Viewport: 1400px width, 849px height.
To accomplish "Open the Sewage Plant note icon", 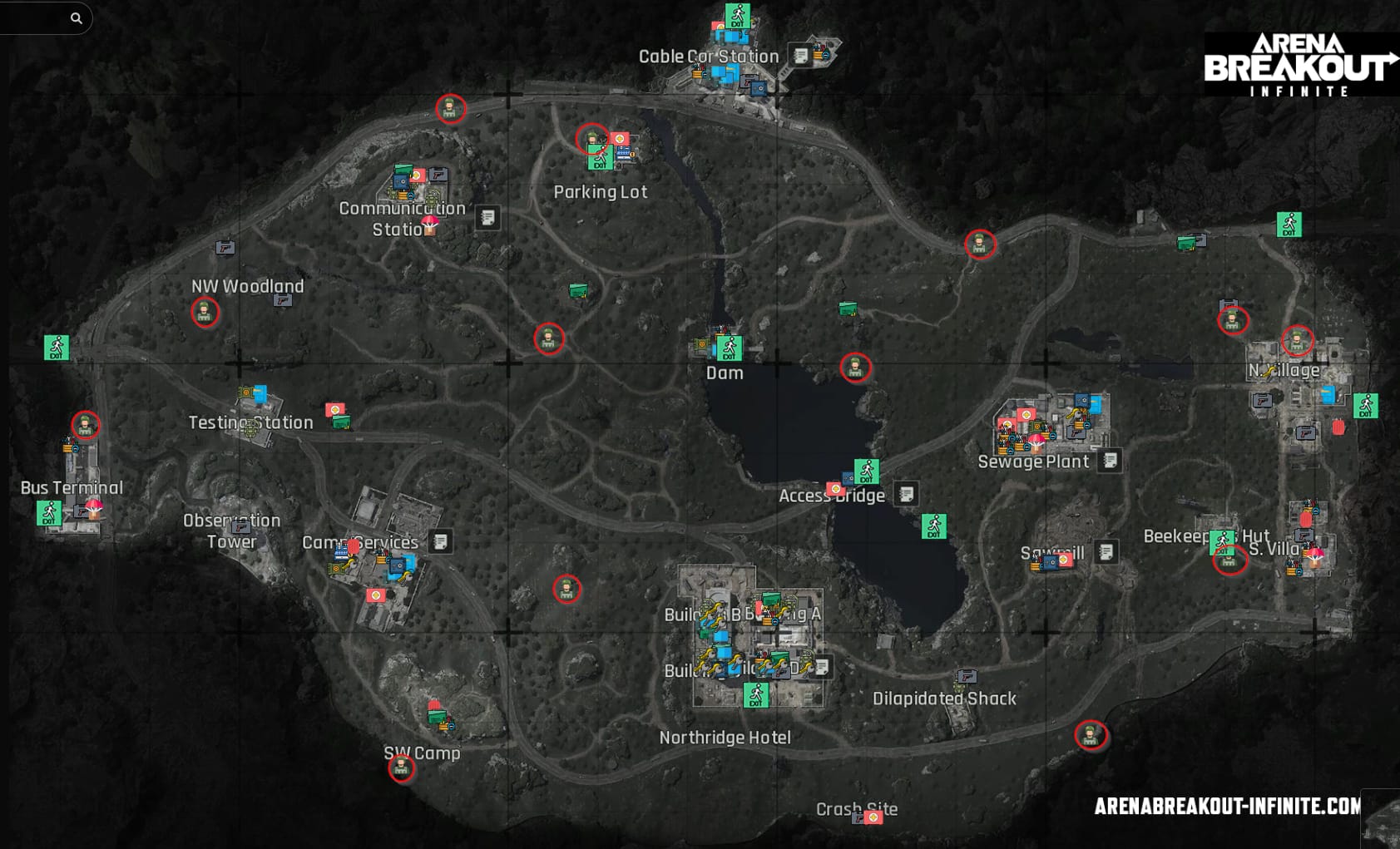I will 1110,461.
